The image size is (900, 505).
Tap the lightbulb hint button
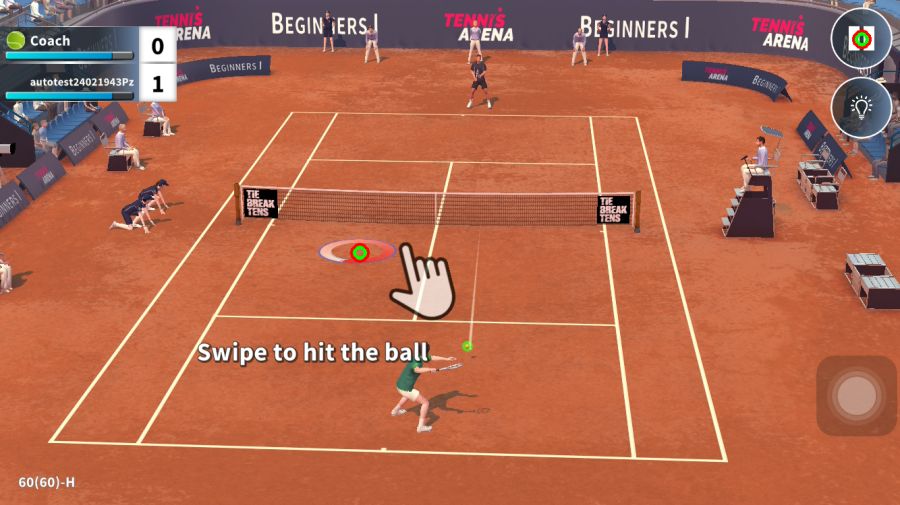pos(861,108)
